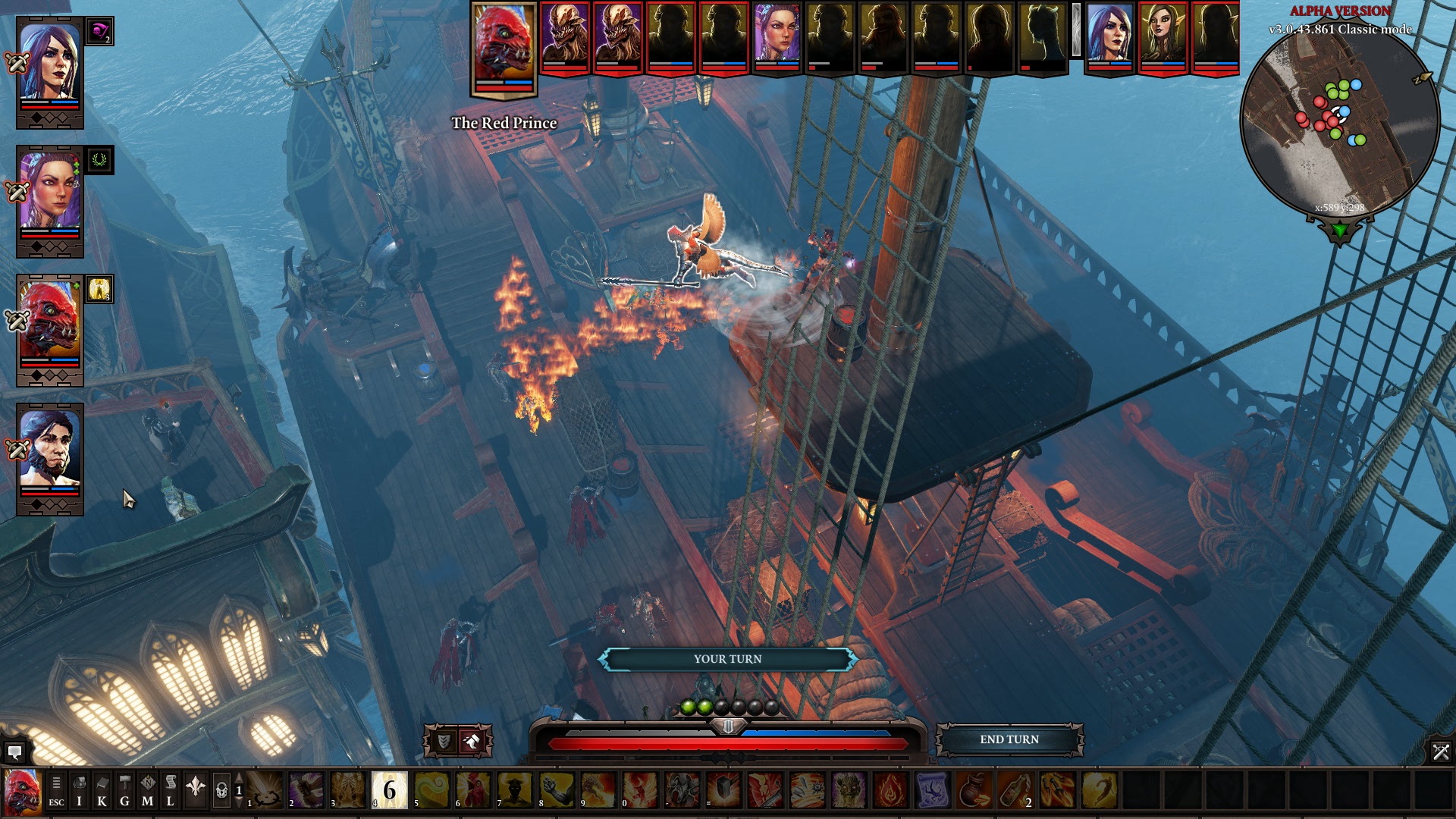Toggle the hotbar padlock lock

tap(221, 791)
